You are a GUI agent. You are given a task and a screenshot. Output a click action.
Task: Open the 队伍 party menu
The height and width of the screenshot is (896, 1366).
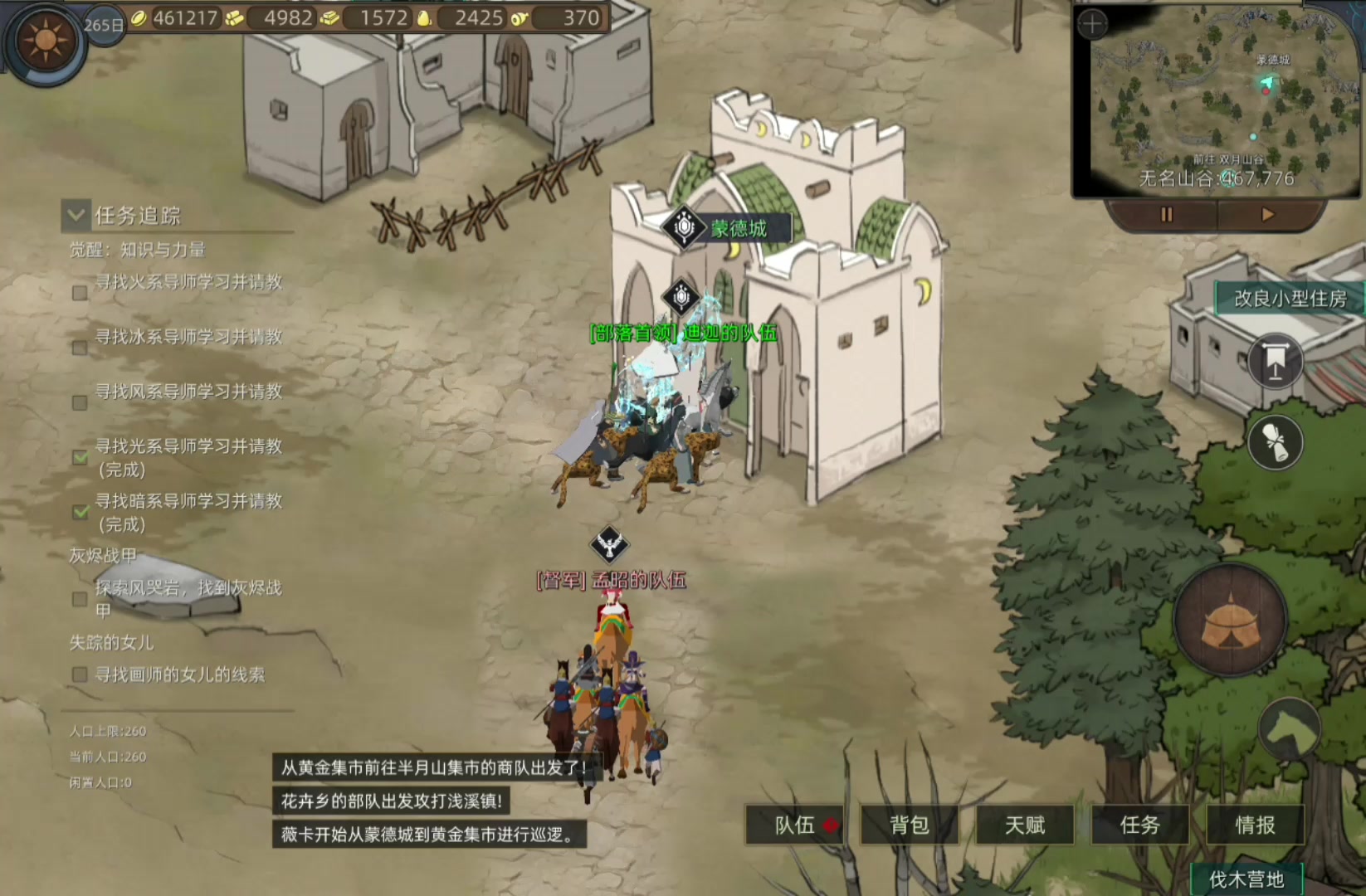click(795, 825)
